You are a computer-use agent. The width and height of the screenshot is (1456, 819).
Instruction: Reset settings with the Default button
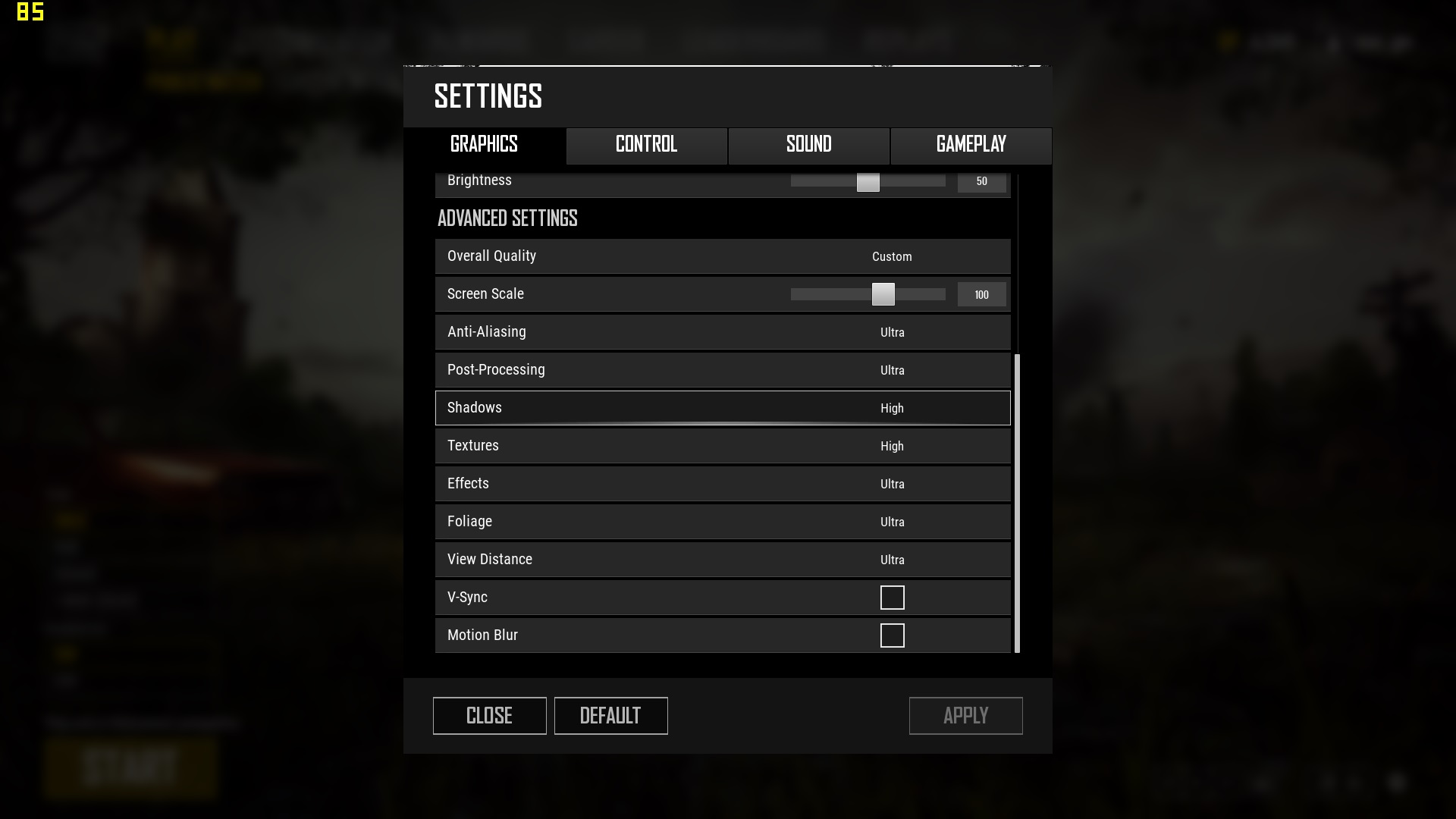[x=610, y=715]
